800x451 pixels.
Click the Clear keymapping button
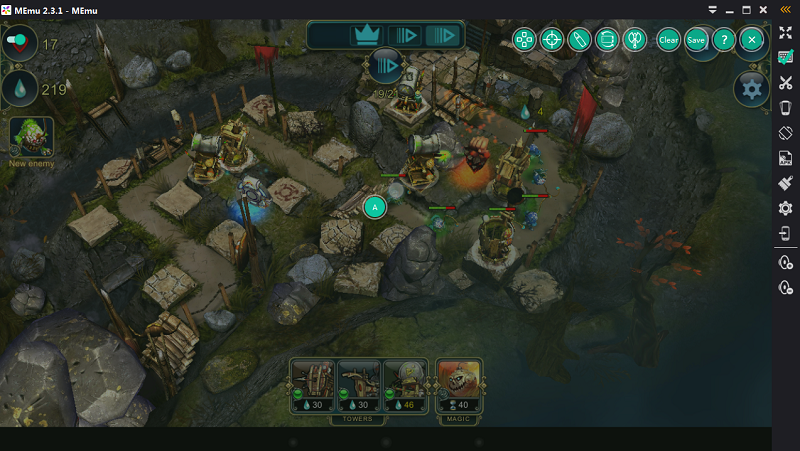tap(669, 40)
